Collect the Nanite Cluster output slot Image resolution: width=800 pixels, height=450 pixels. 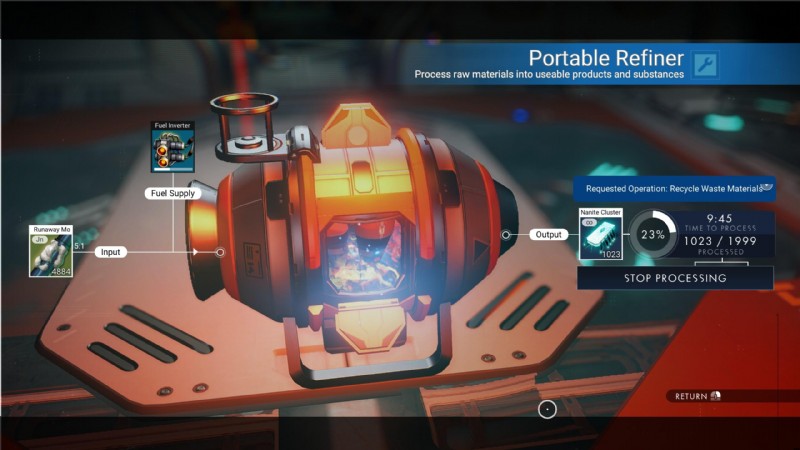click(x=600, y=235)
